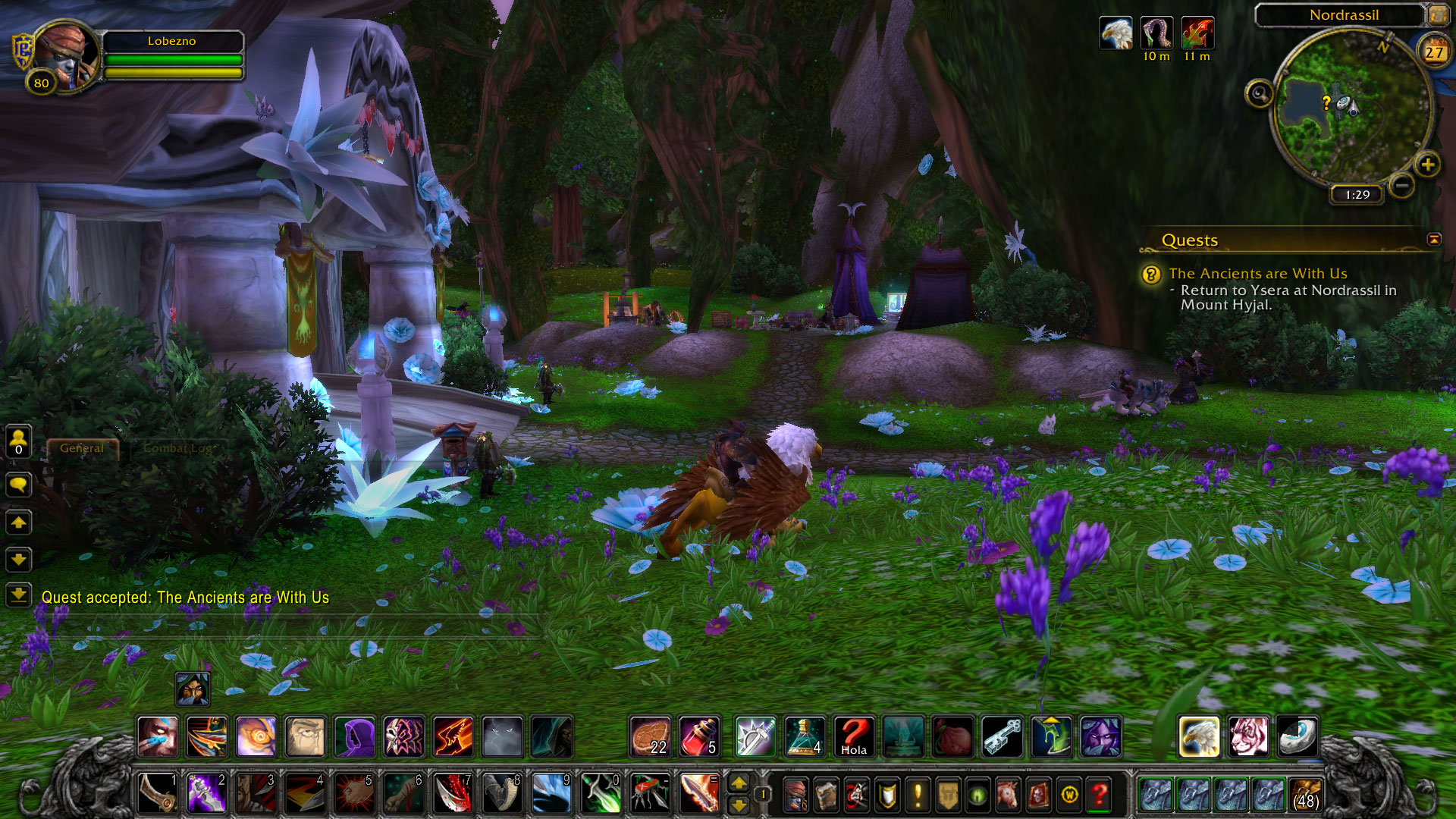Screen dimensions: 1456x819
Task: Zoom out the minimap with the minus button
Action: pos(1402,184)
